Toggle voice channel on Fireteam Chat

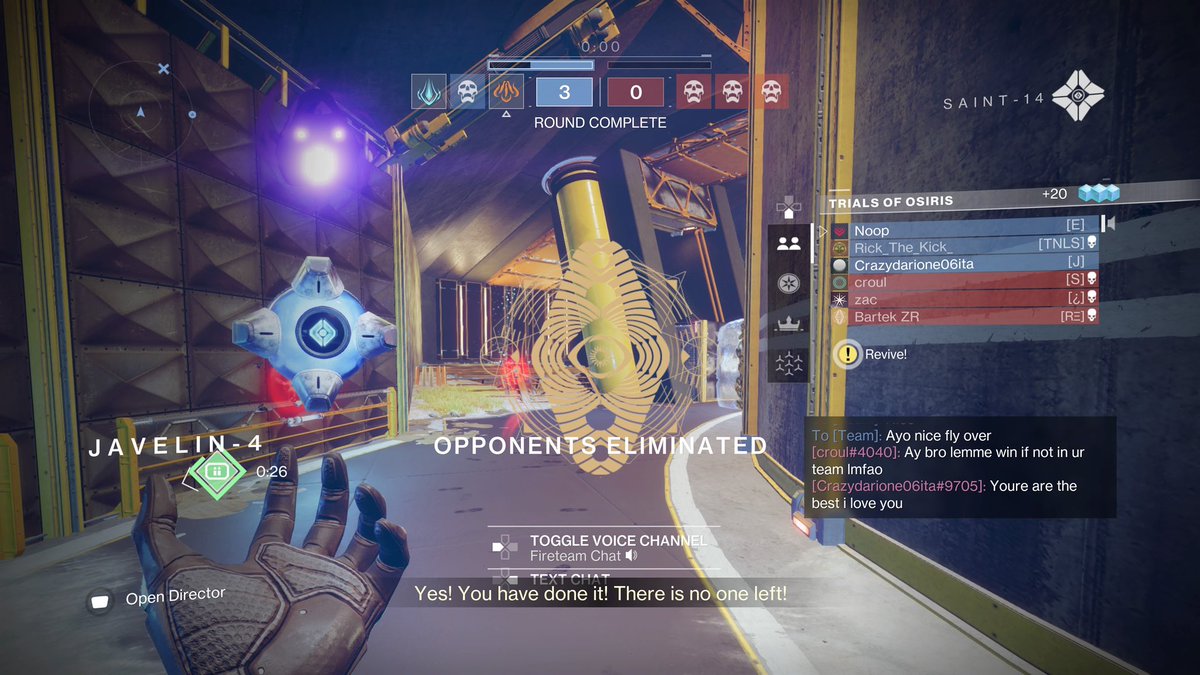pos(603,547)
